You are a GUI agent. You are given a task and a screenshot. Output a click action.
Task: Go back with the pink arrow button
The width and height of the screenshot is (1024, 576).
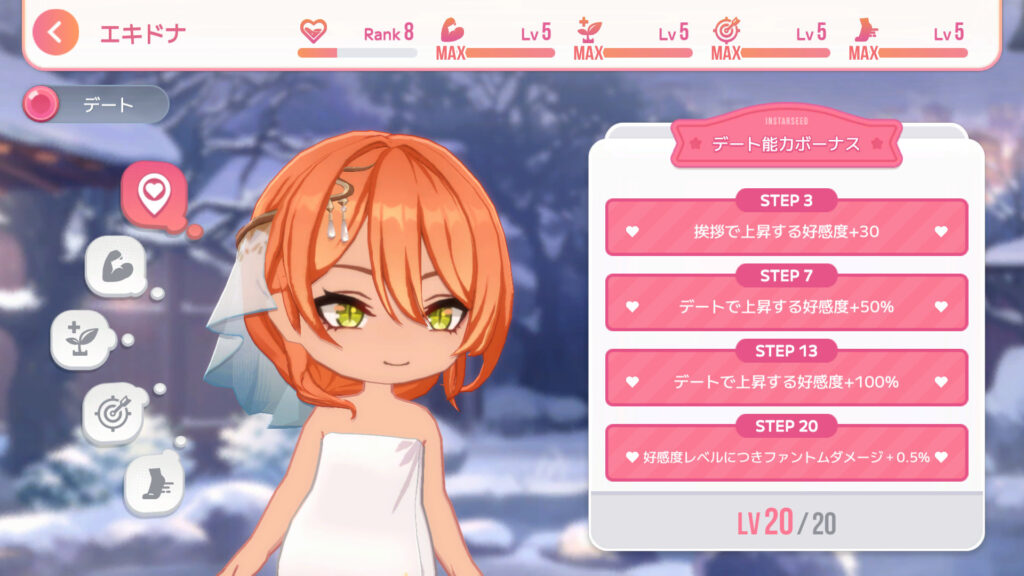click(x=55, y=32)
